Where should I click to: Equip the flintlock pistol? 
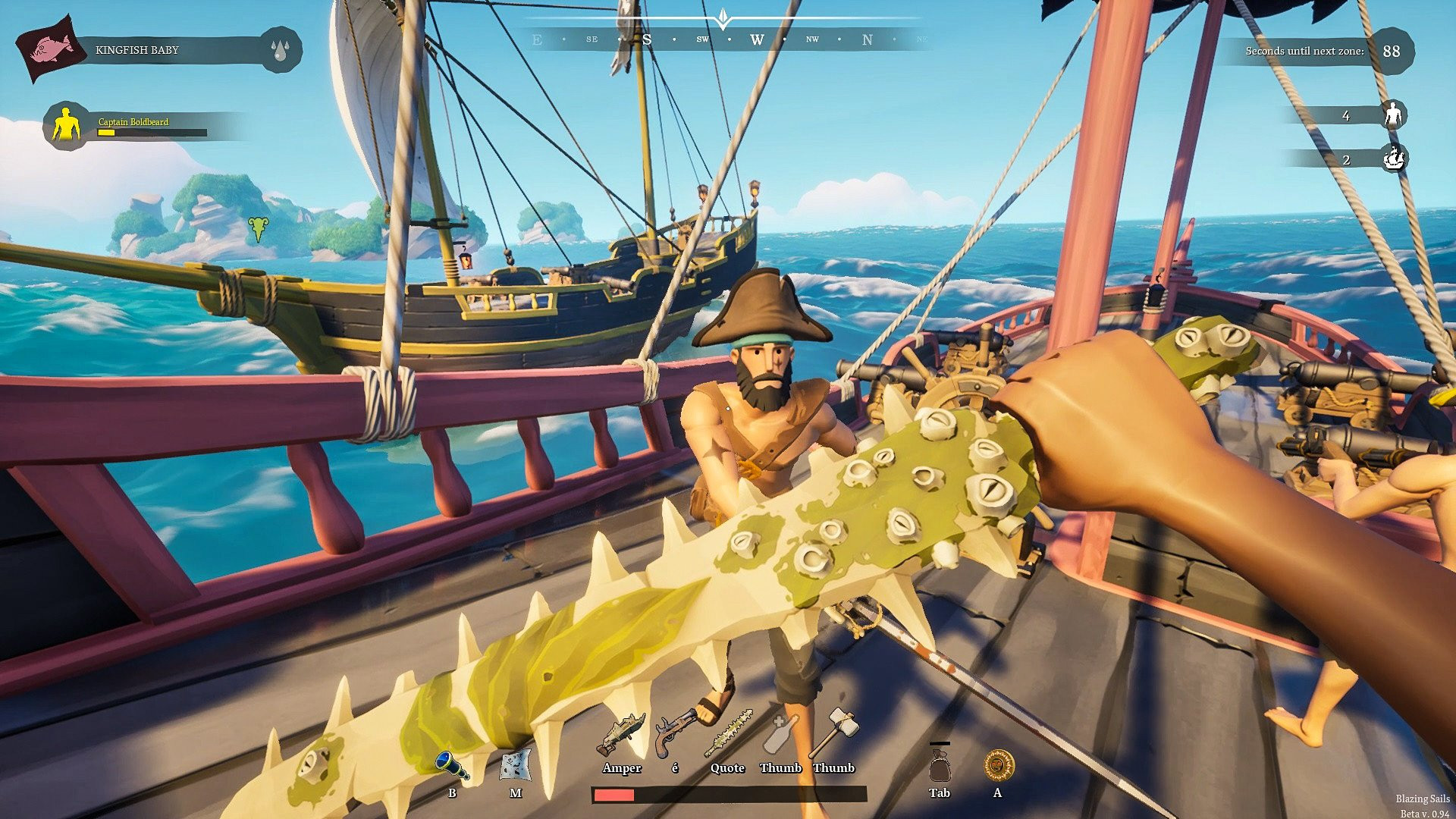pos(675,733)
